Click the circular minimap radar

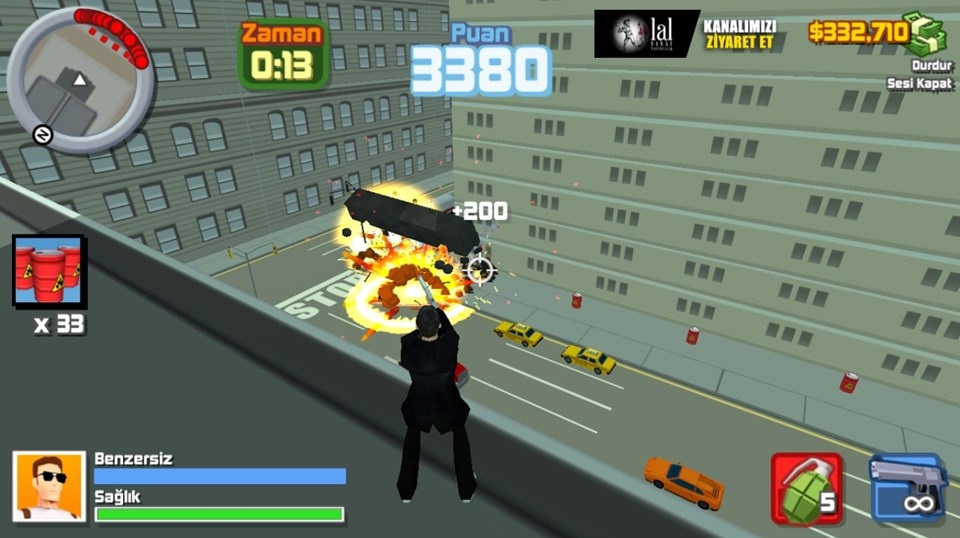point(81,79)
